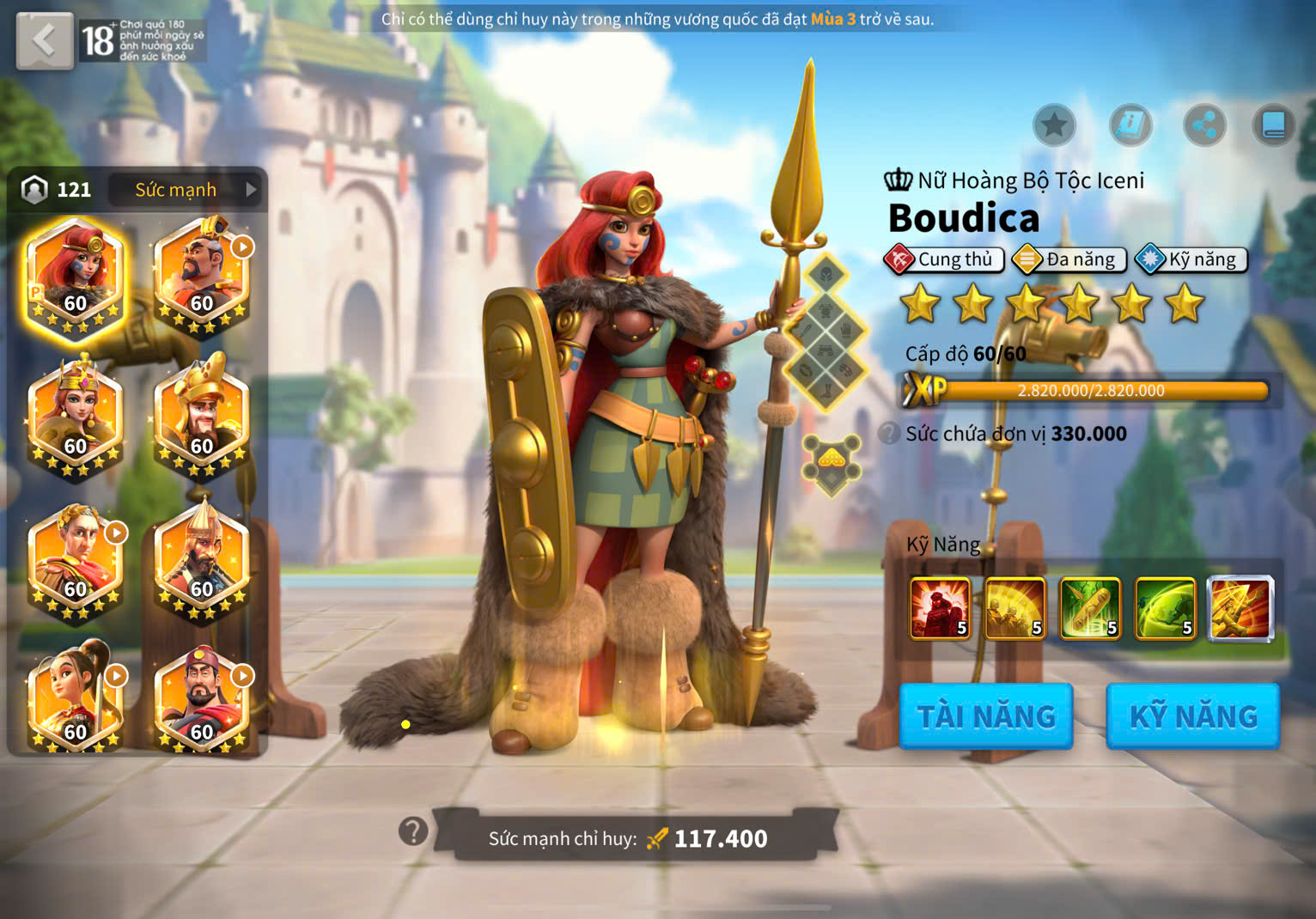
Task: Open the commander info book icon
Action: tap(1130, 126)
